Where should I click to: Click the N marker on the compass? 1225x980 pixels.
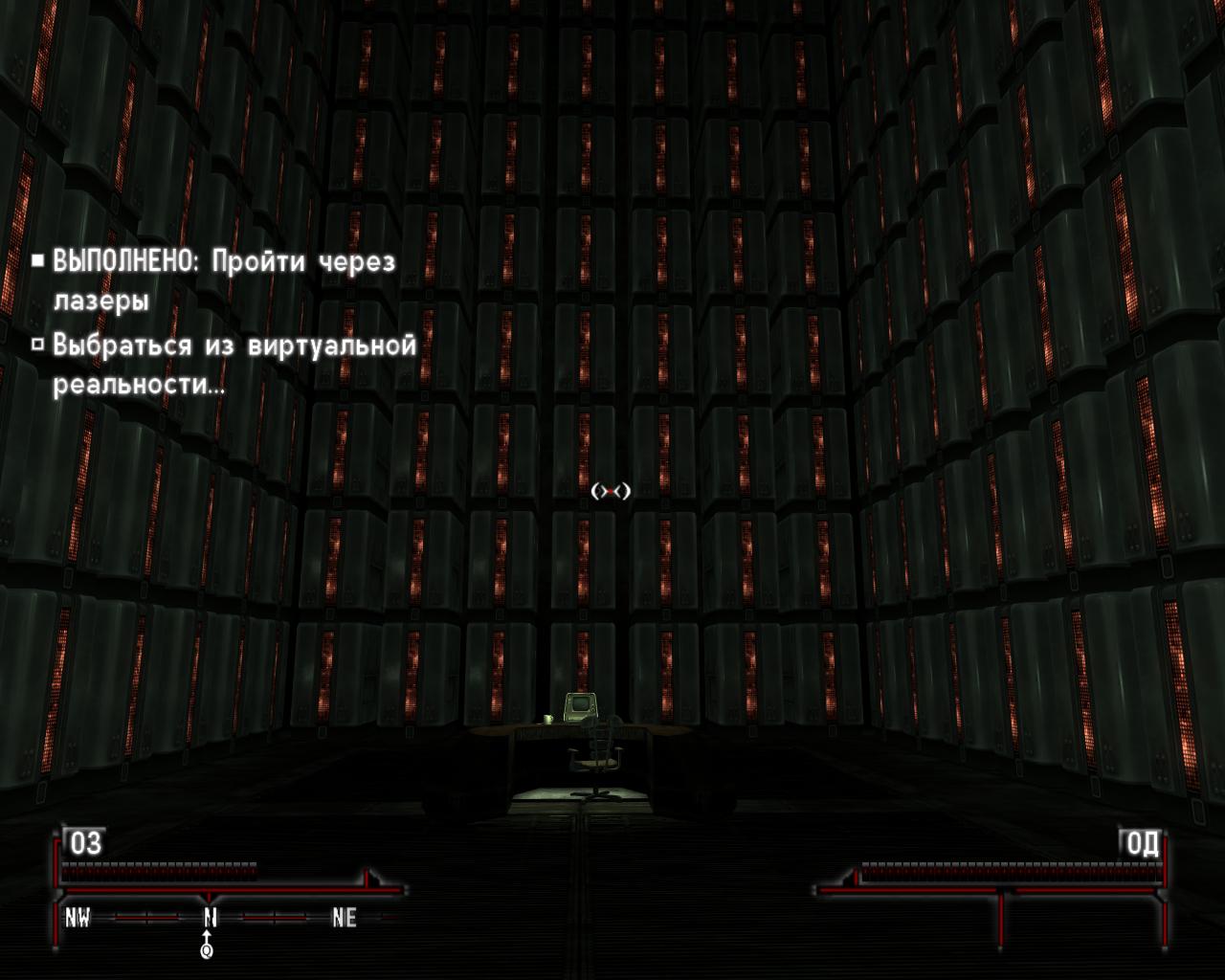[x=208, y=919]
